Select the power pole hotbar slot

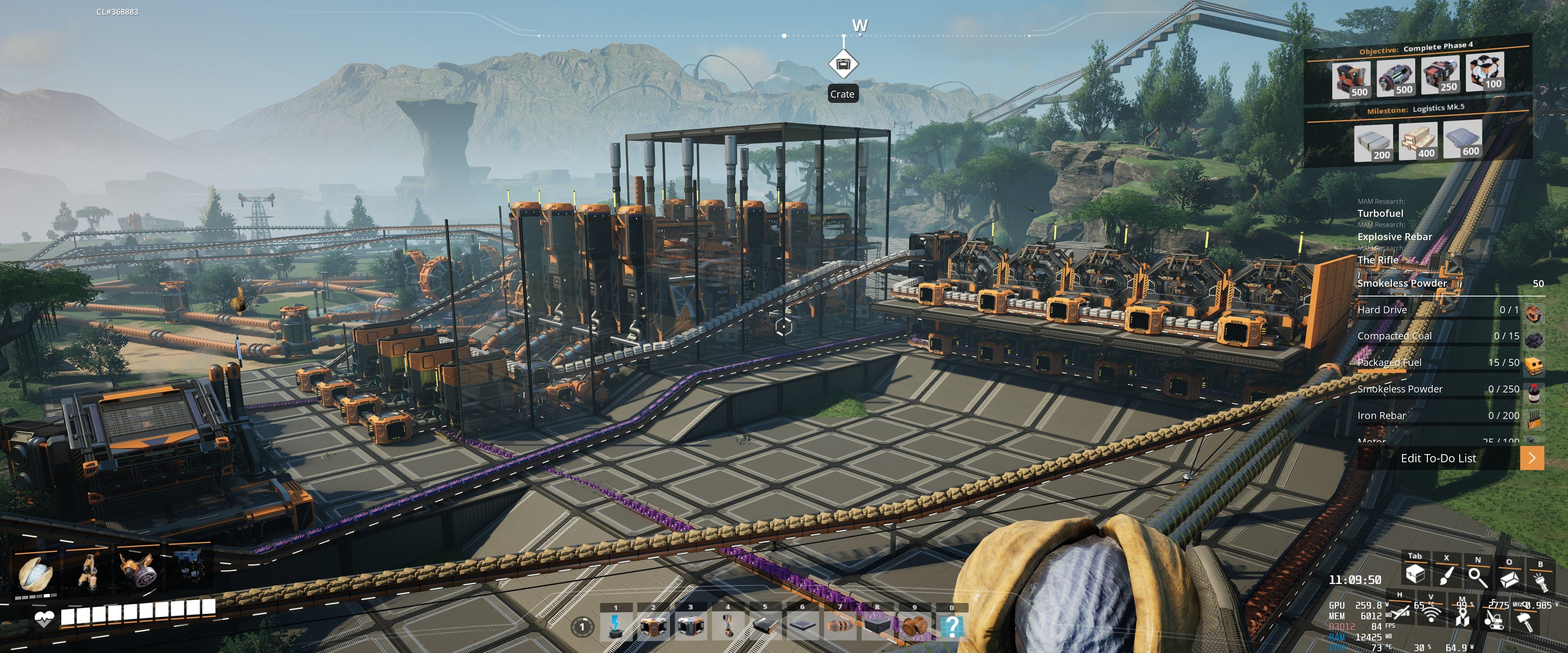point(616,626)
